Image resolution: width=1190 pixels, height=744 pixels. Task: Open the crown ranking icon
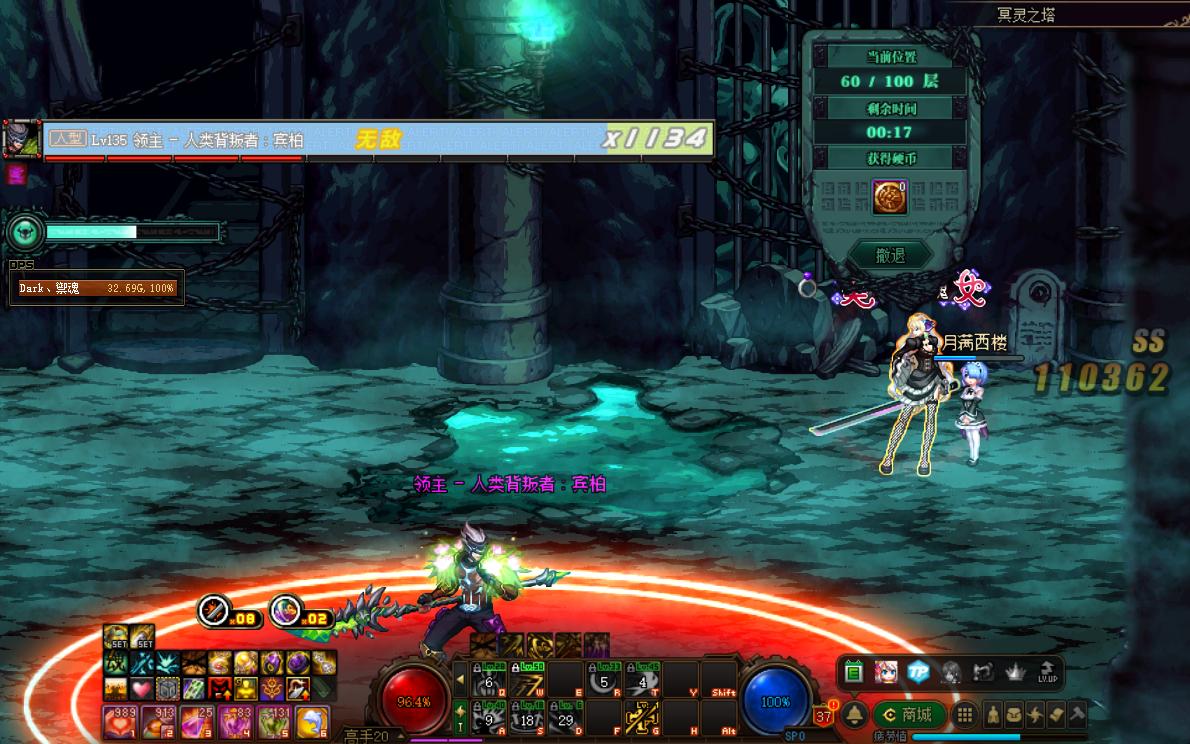(x=1016, y=672)
